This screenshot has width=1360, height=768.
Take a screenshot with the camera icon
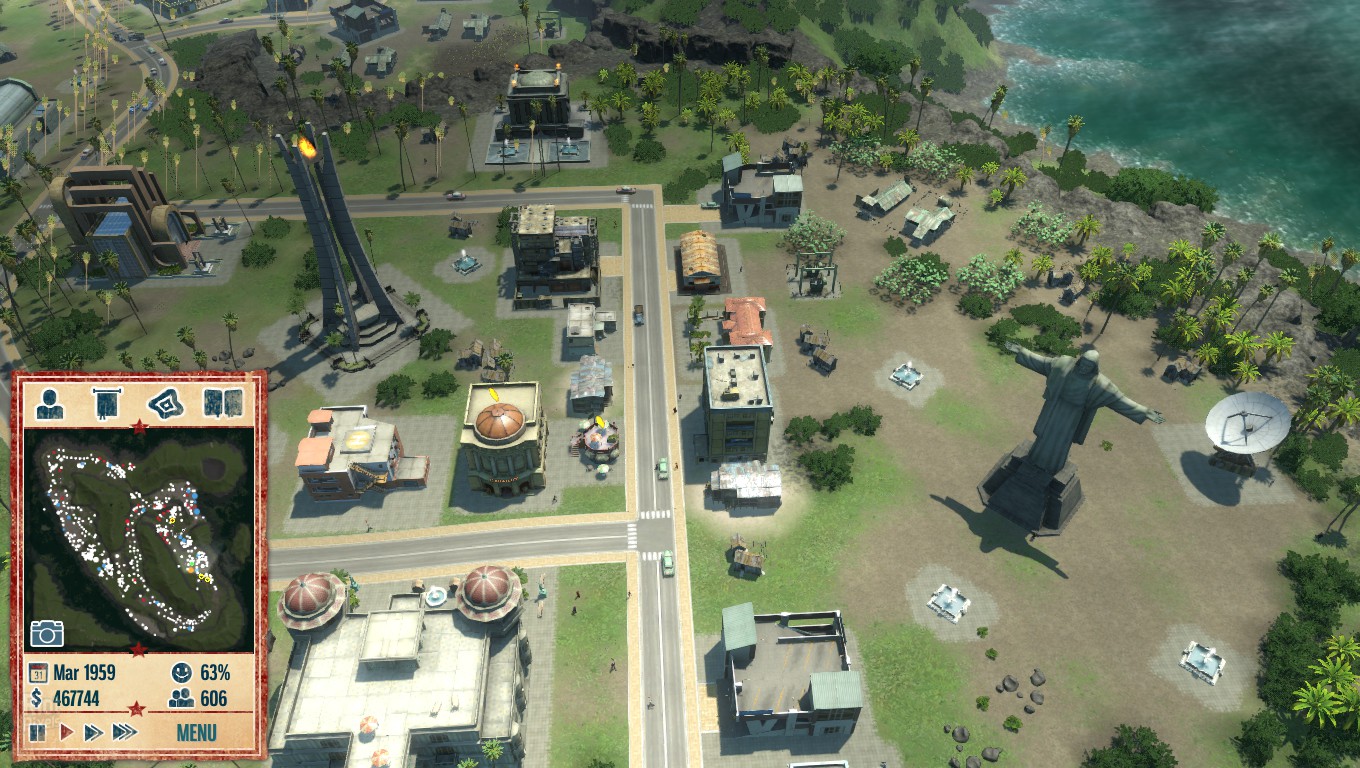pos(47,632)
